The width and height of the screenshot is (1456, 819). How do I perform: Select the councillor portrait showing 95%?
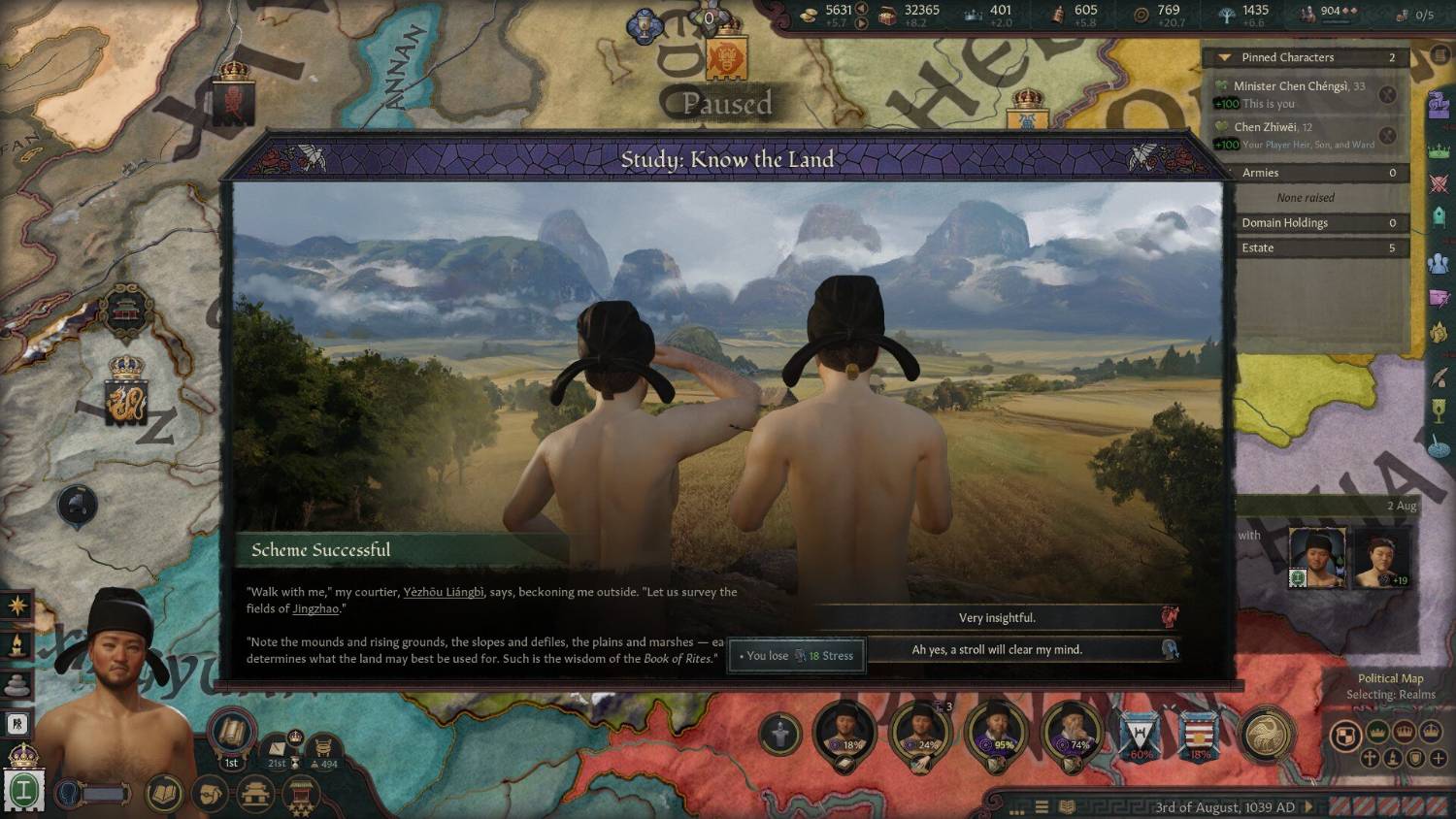tap(997, 733)
